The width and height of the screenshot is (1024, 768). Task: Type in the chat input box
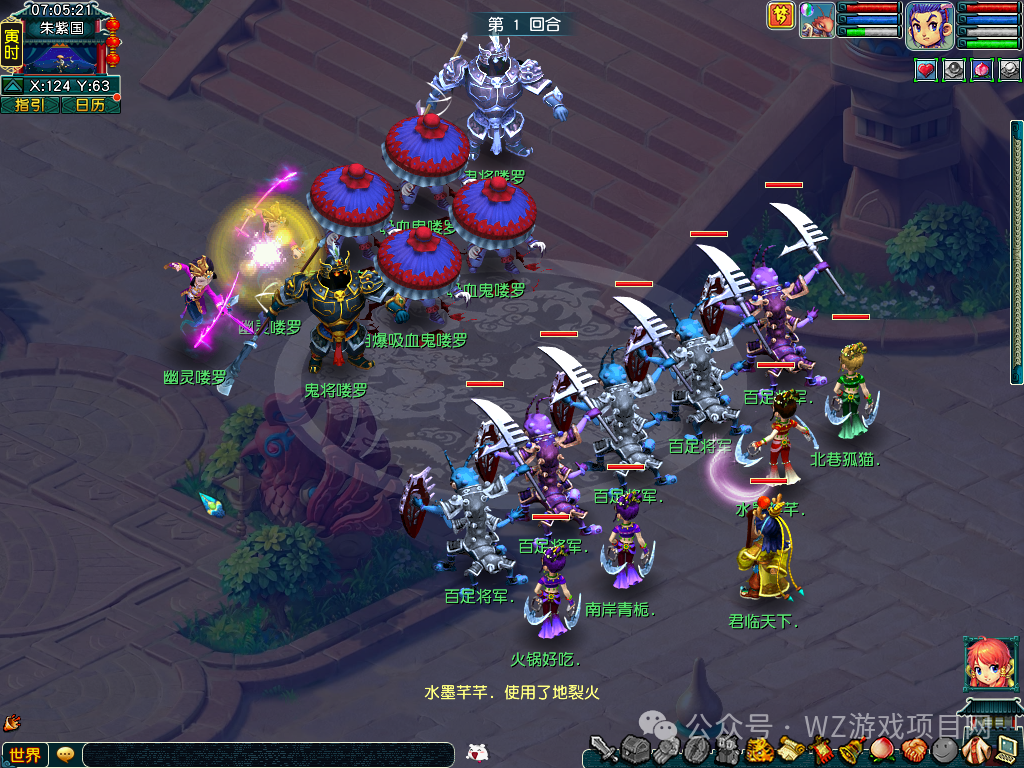coord(268,755)
